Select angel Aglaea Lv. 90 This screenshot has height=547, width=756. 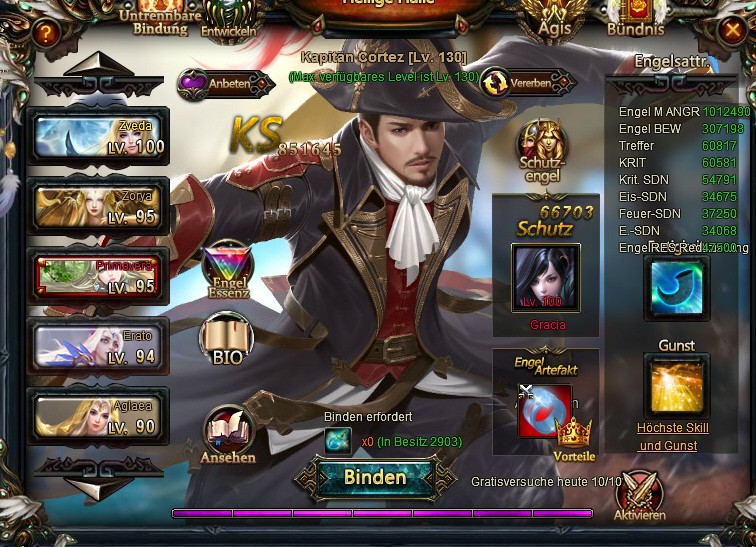point(100,415)
